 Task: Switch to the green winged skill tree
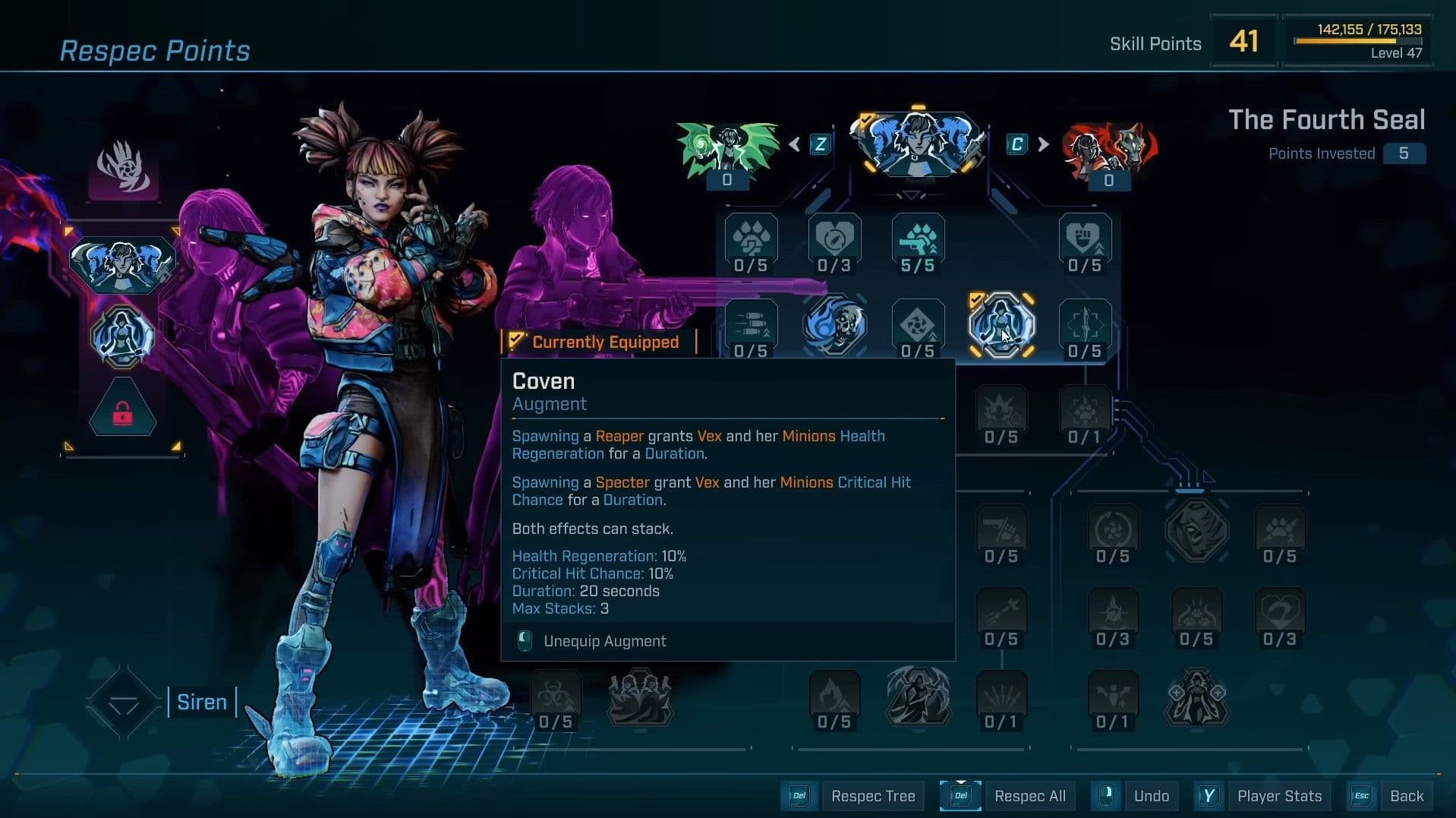[x=727, y=149]
